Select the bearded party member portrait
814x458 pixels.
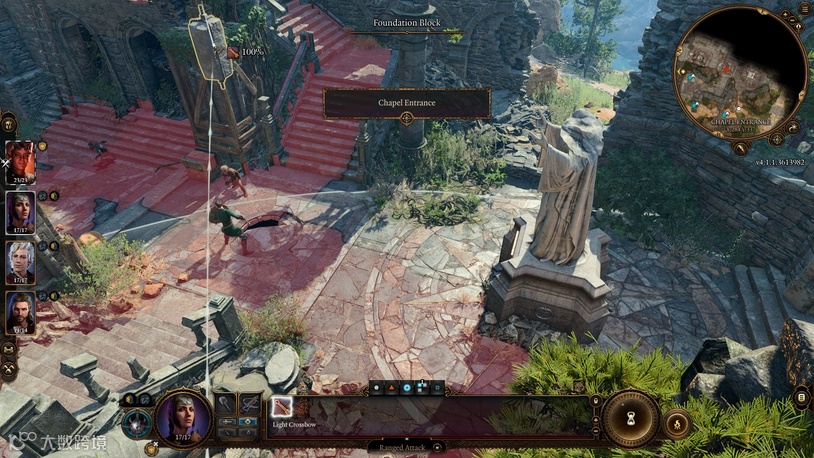pyautogui.click(x=21, y=312)
